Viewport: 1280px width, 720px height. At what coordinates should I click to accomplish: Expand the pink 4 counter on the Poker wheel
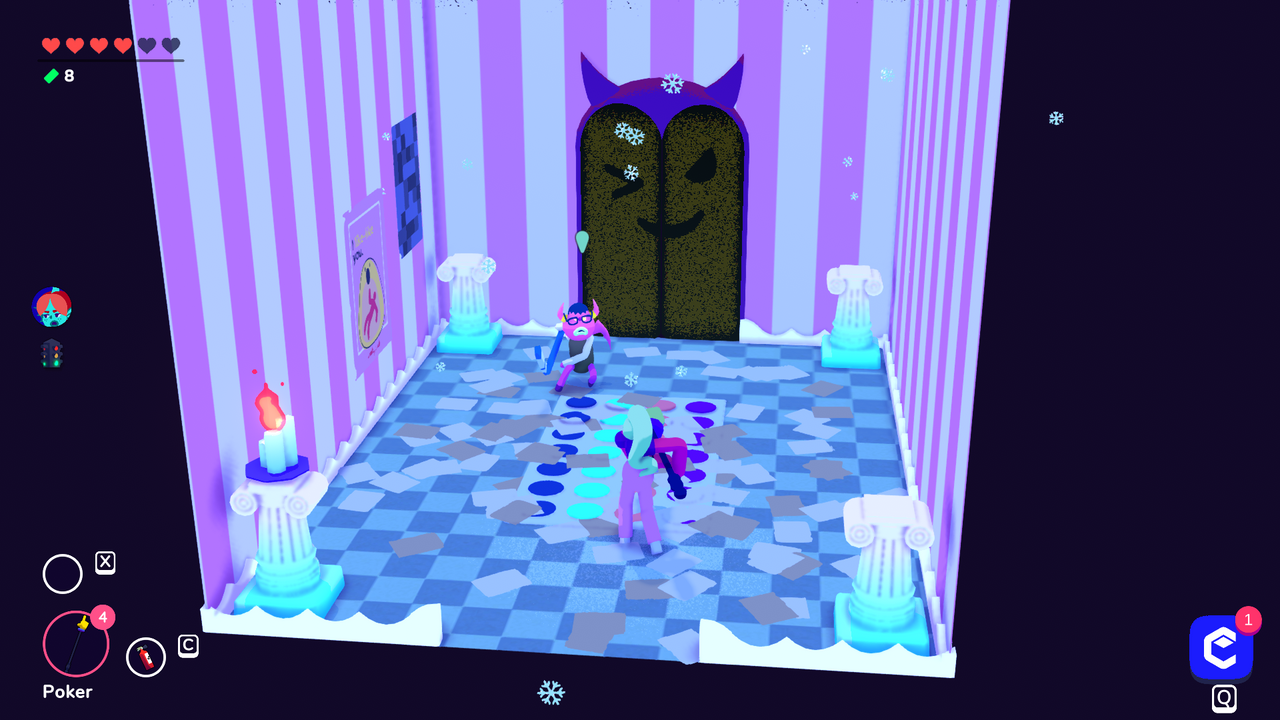click(101, 618)
